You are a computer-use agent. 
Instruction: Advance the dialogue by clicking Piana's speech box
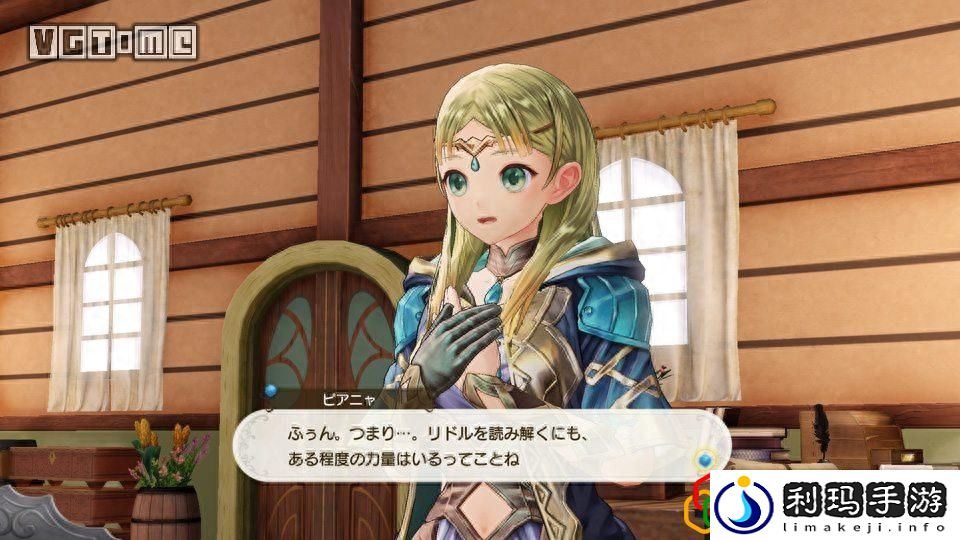[470, 448]
